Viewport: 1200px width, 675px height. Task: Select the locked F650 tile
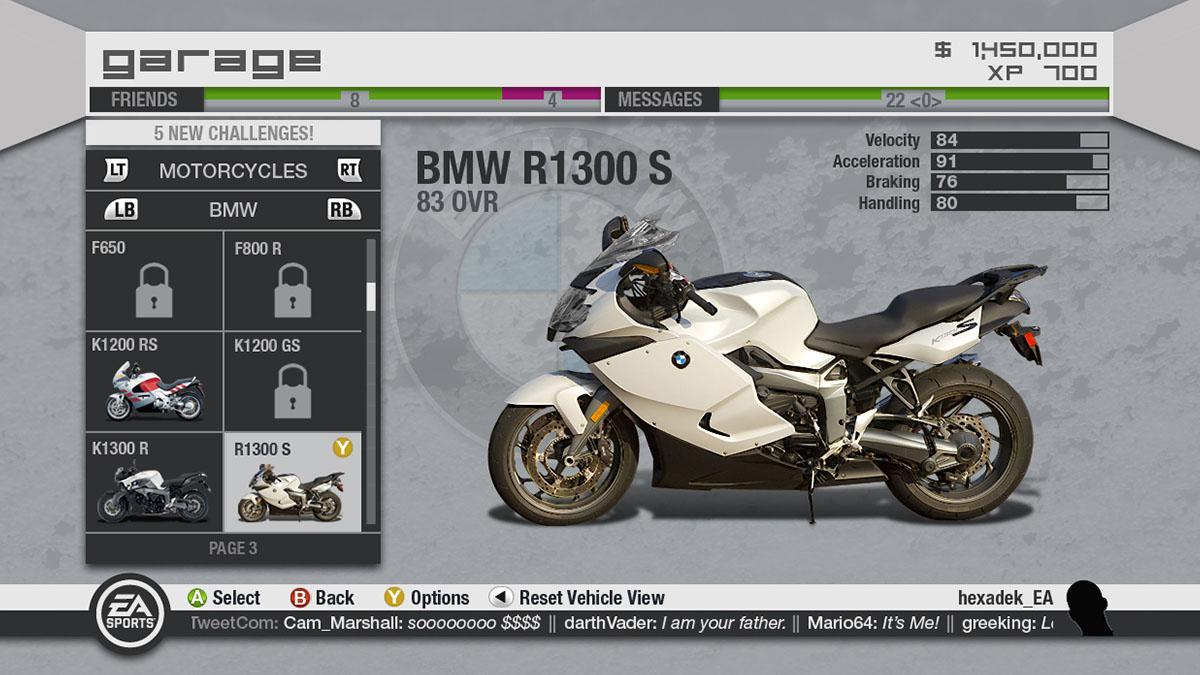coord(154,281)
